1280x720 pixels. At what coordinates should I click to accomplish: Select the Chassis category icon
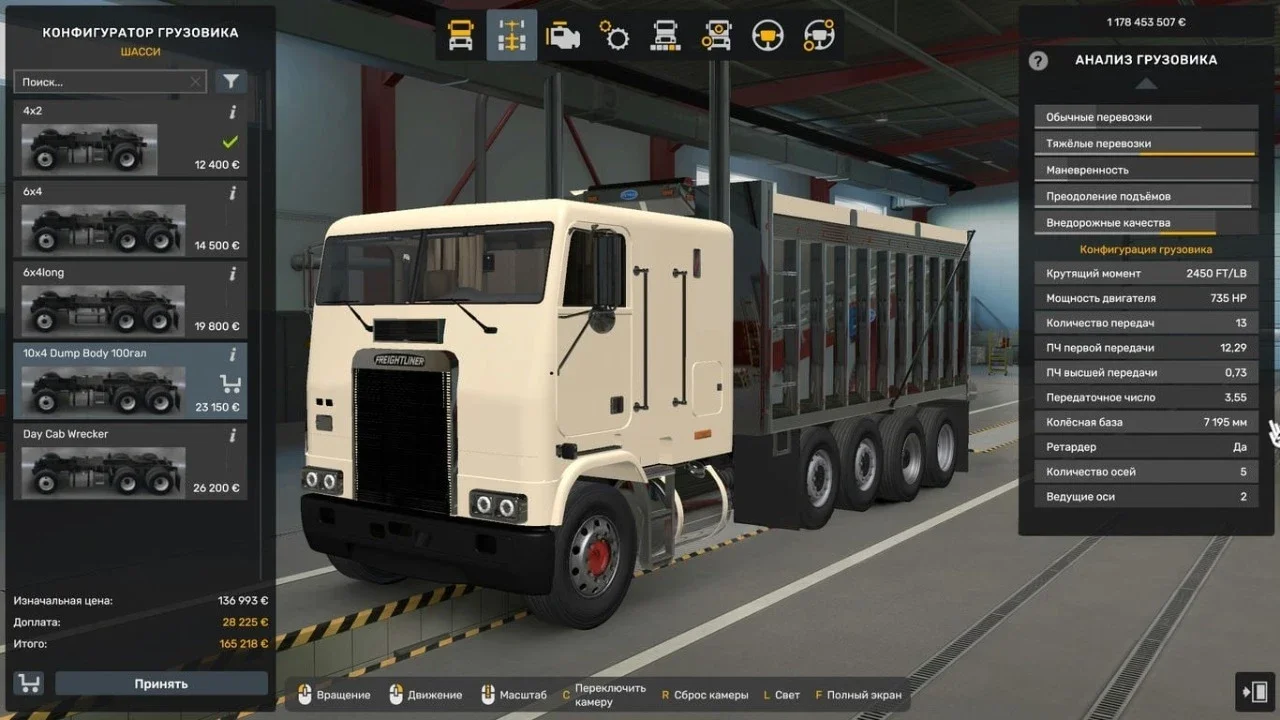pyautogui.click(x=510, y=36)
